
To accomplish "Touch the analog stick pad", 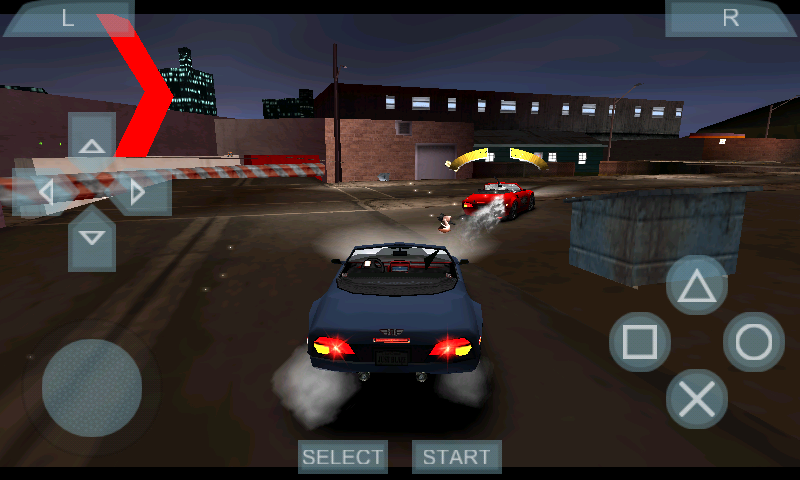I will (x=92, y=387).
